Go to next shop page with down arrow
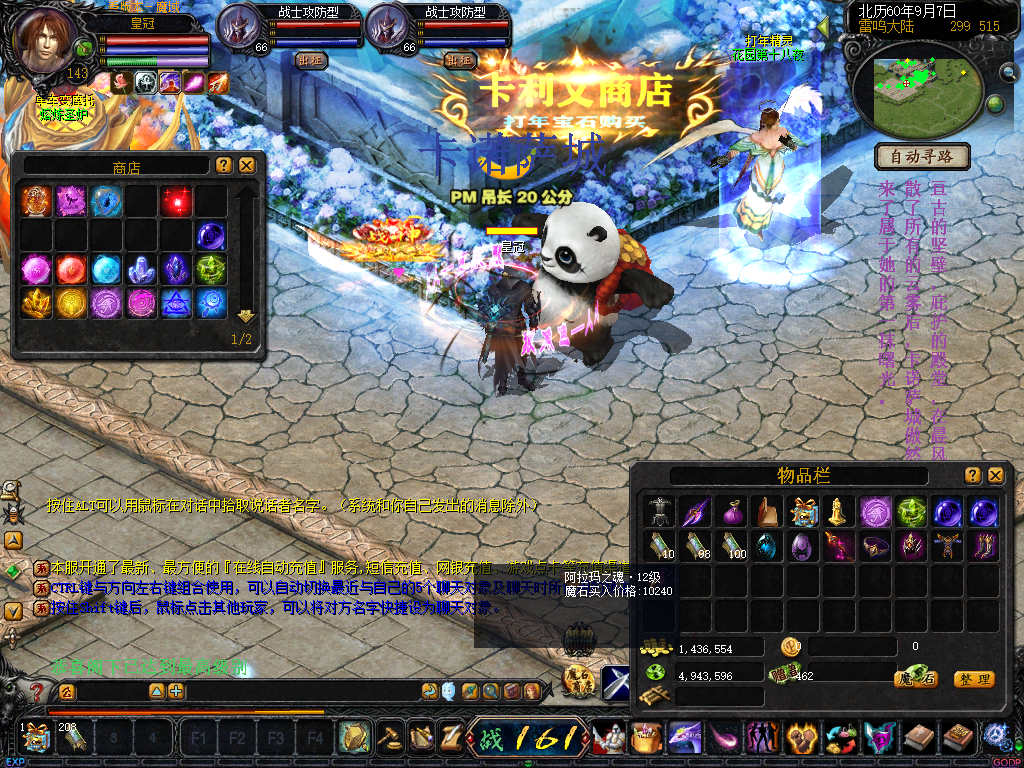This screenshot has height=768, width=1024. [245, 316]
